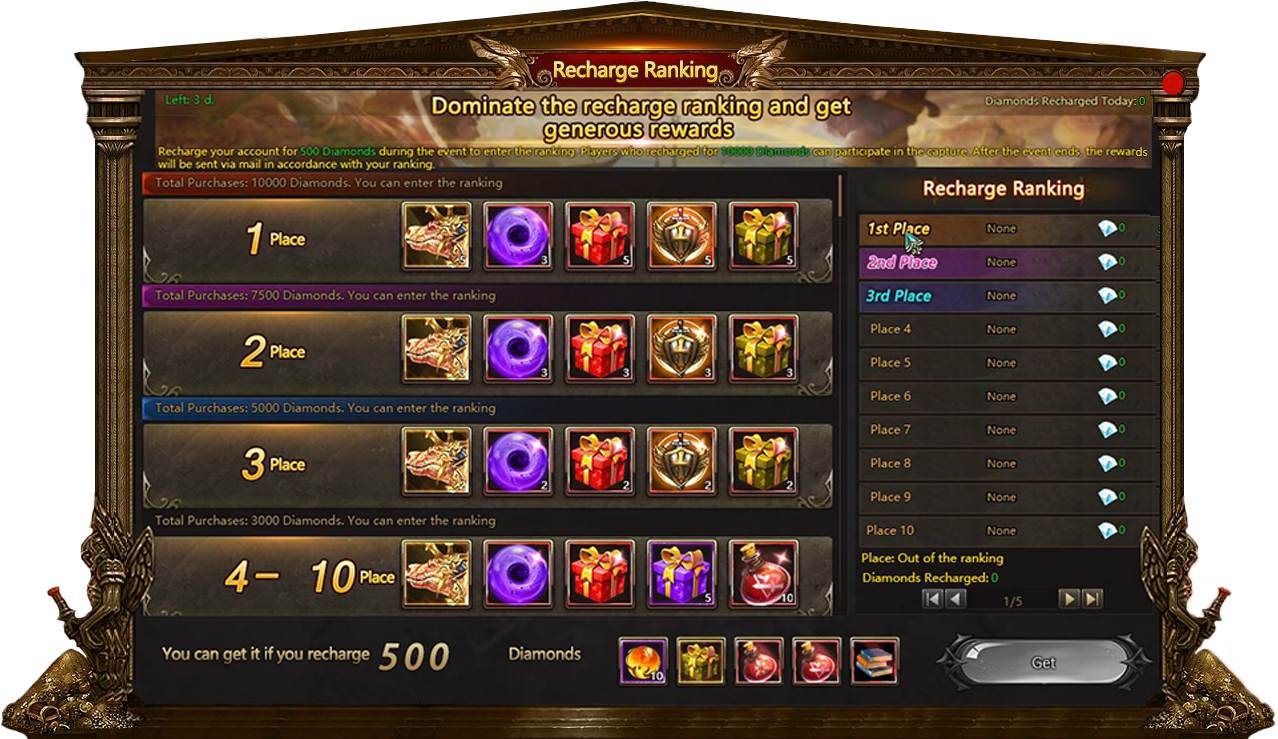Image resolution: width=1278 pixels, height=739 pixels.
Task: Select the Place 4 ranking row
Action: coord(1008,329)
